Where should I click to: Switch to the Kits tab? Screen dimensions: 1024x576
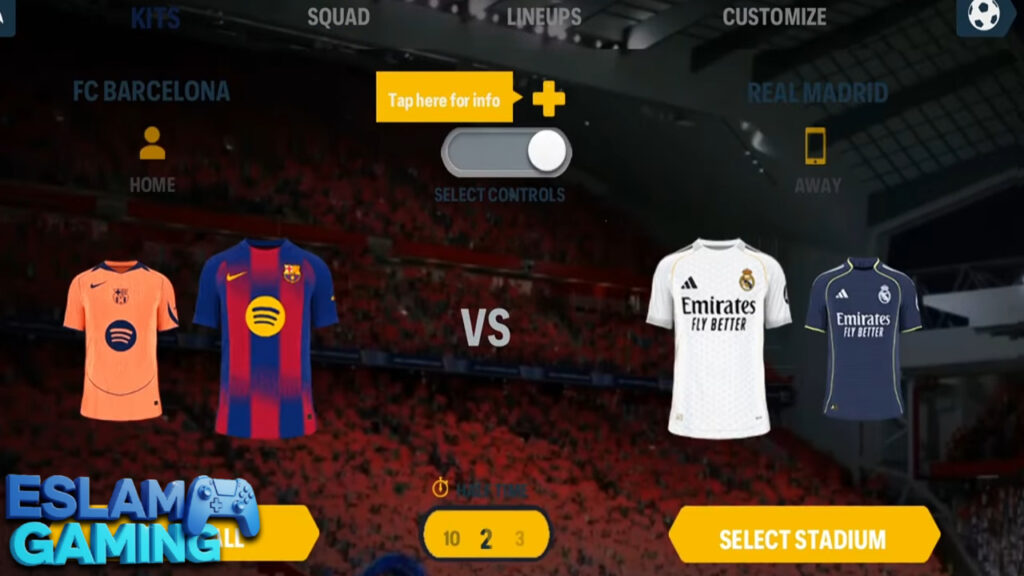[x=155, y=17]
